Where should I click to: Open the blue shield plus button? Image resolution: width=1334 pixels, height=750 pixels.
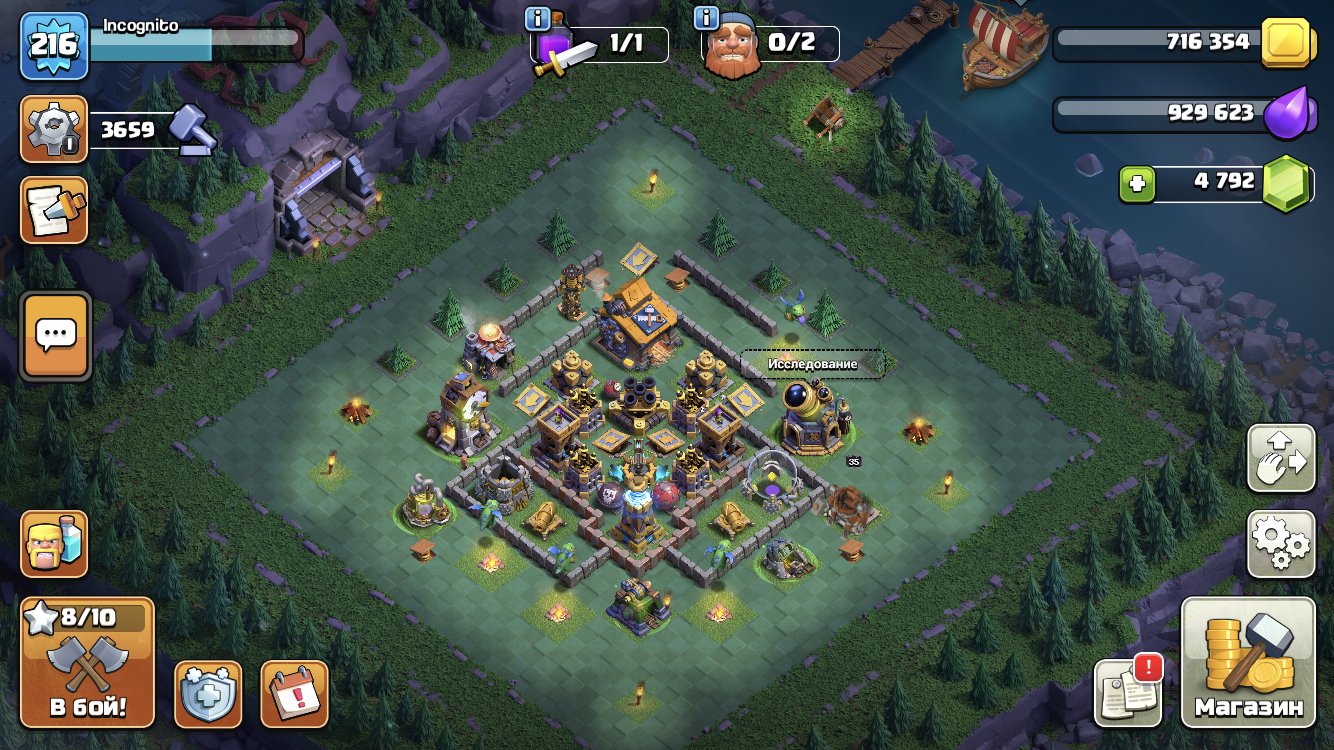coord(208,693)
